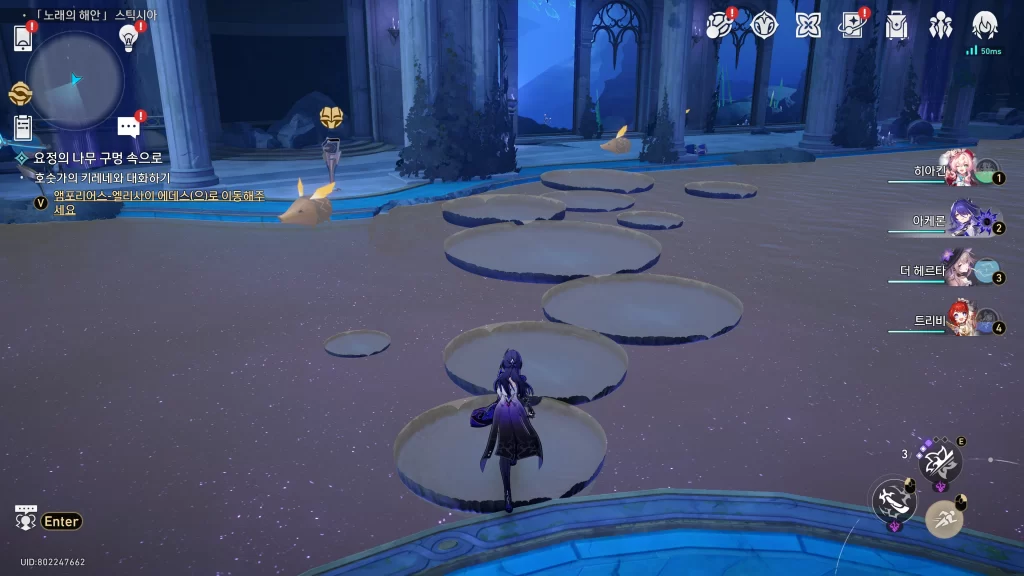This screenshot has height=576, width=1024.
Task: Activate the sprint running figure button
Action: tap(944, 519)
